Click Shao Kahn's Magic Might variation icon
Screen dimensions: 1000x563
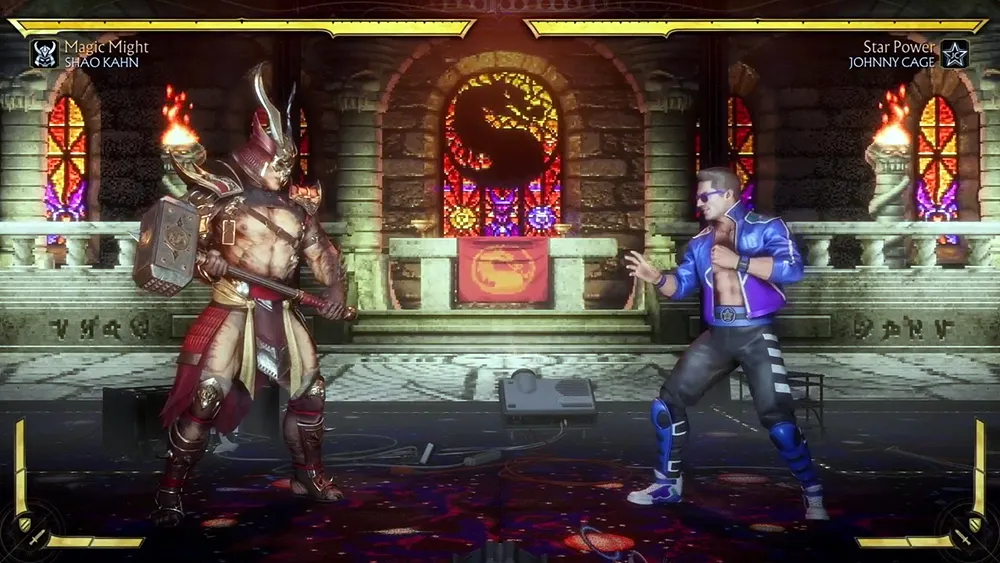44,53
